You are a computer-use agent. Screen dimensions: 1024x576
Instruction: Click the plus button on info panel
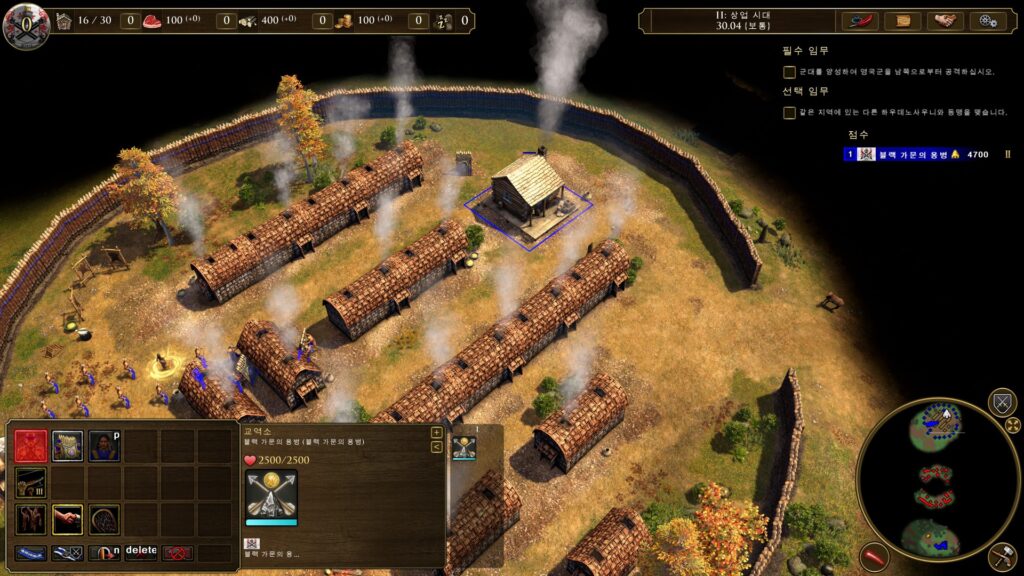pos(436,433)
